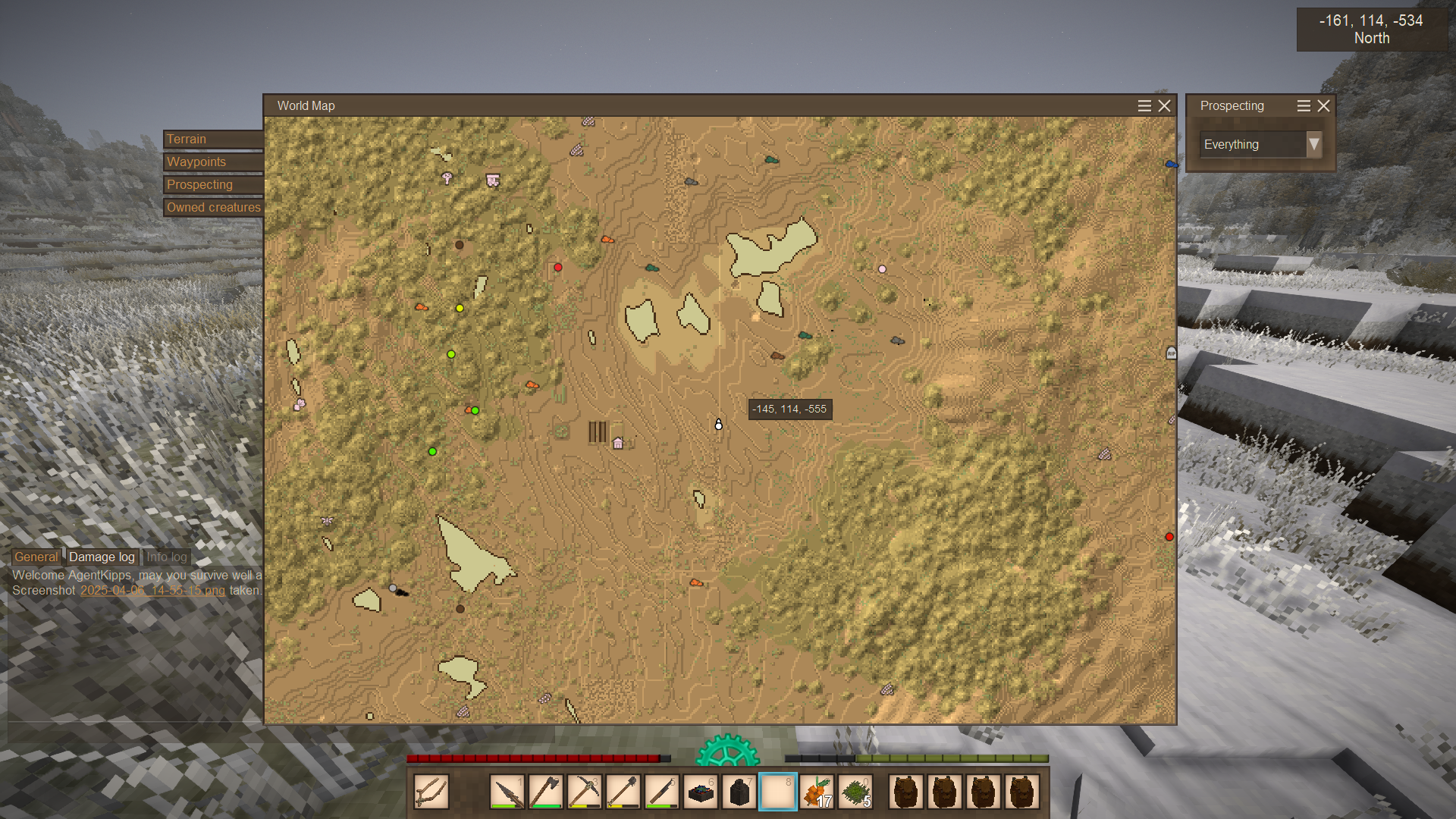
Task: Select the shovel in hotbar slot 4
Action: click(623, 792)
